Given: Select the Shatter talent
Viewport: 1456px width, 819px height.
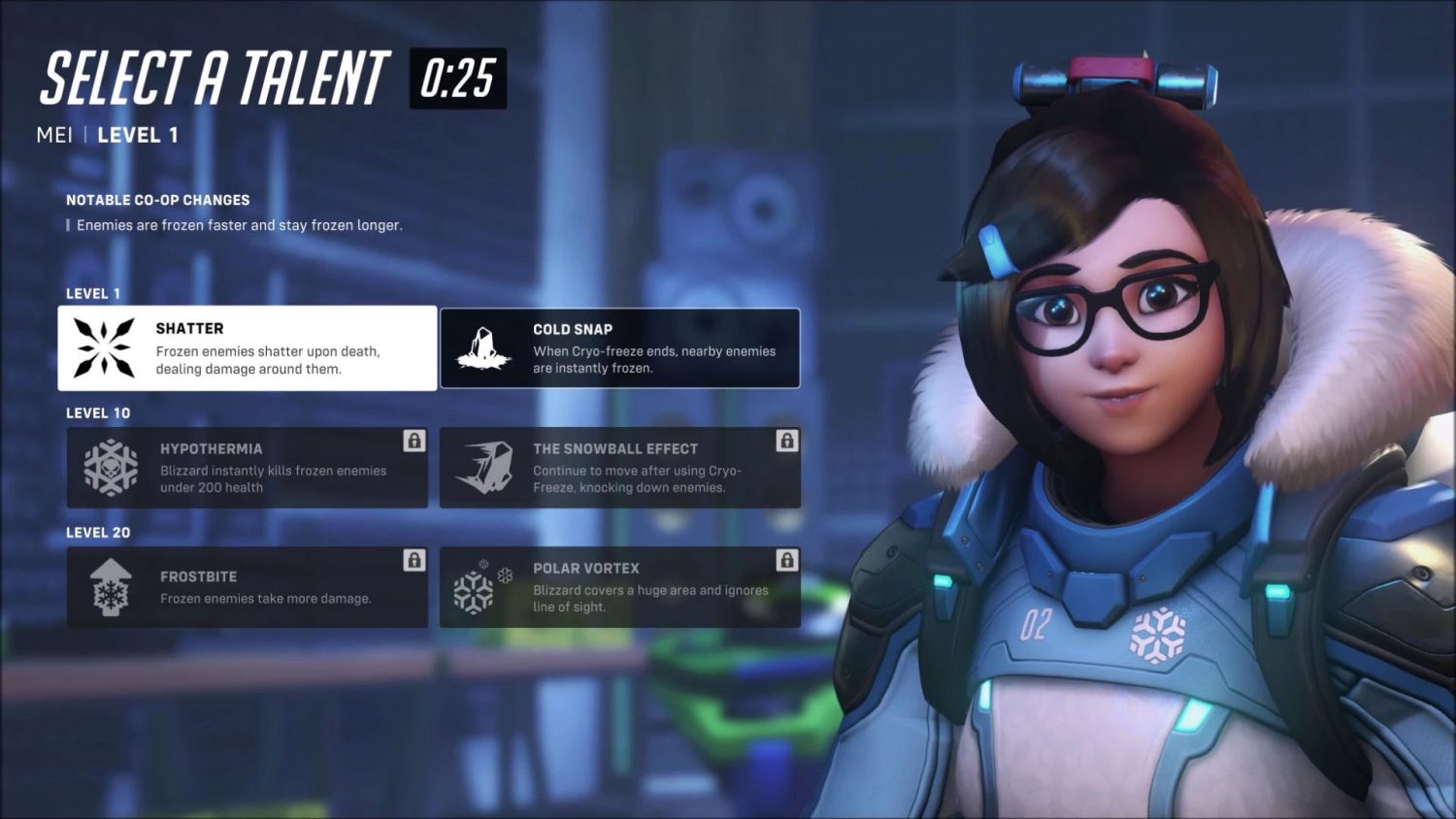Looking at the screenshot, I should (247, 348).
